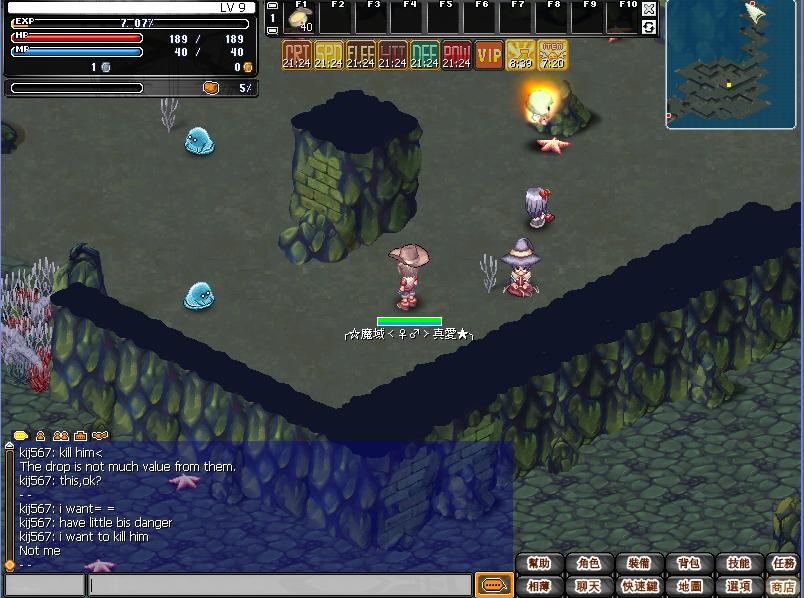Open the 幫助 help menu
This screenshot has width=804, height=598.
(539, 564)
